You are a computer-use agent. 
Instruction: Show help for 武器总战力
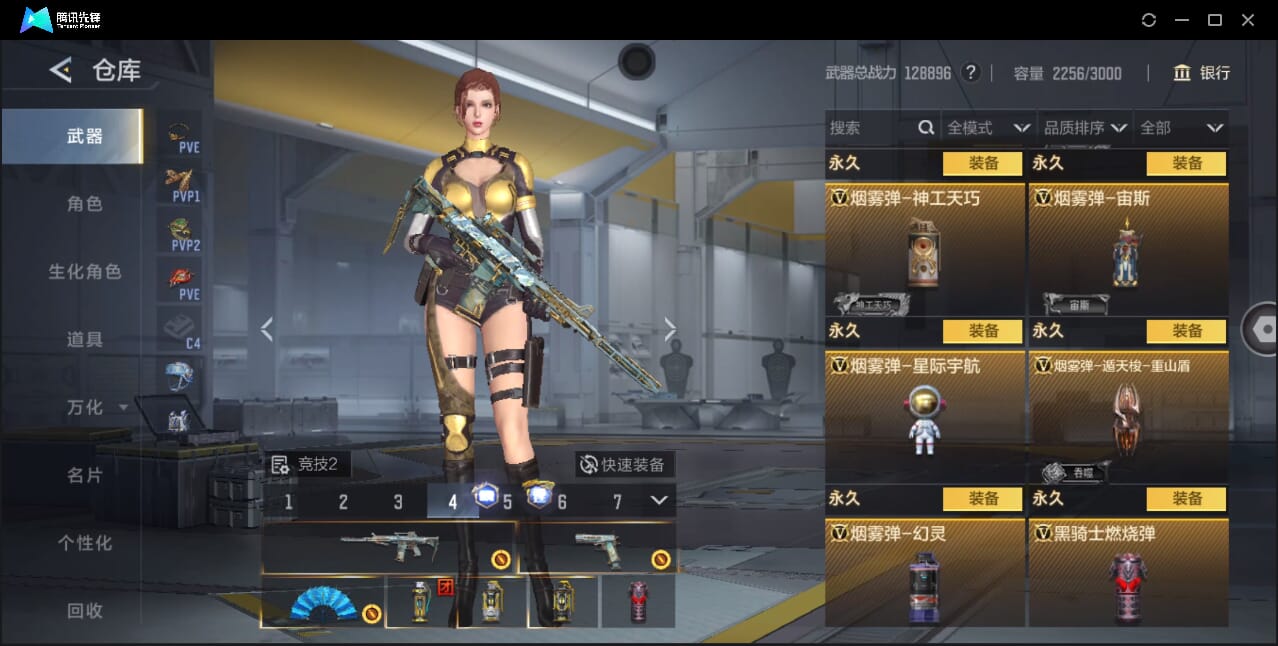click(x=970, y=73)
